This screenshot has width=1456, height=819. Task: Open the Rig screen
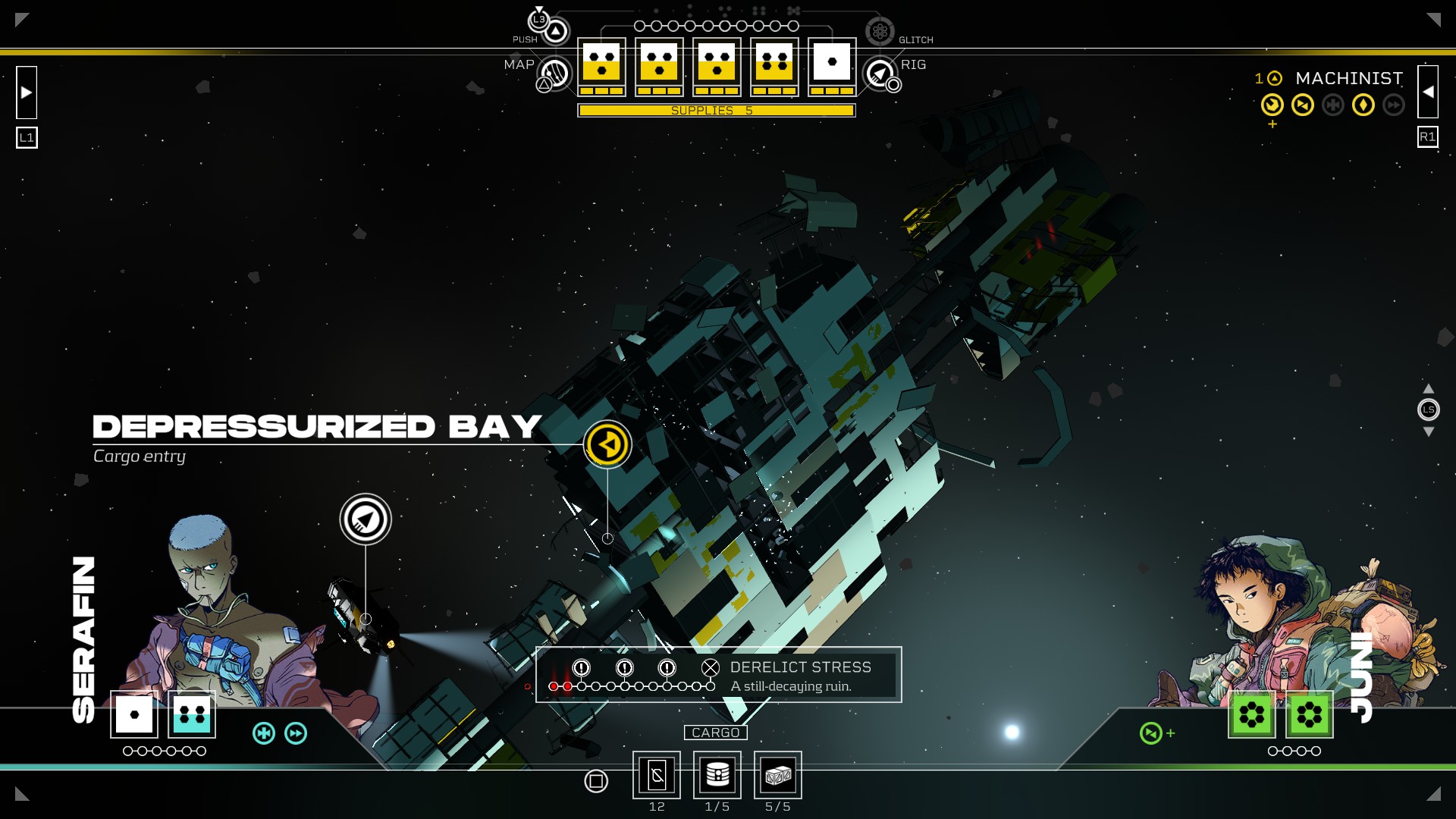[880, 74]
